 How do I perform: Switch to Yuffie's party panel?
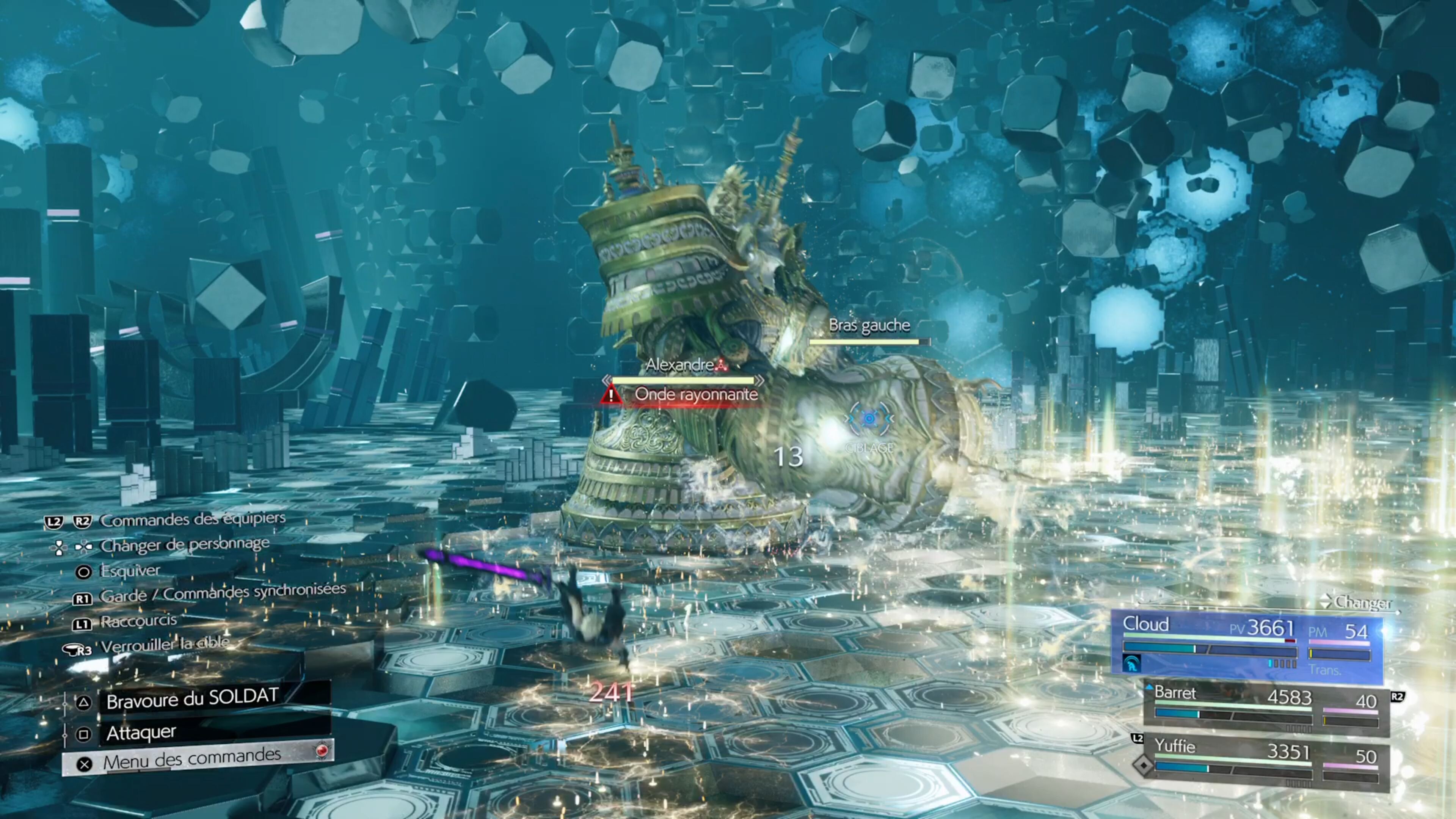point(1266,760)
